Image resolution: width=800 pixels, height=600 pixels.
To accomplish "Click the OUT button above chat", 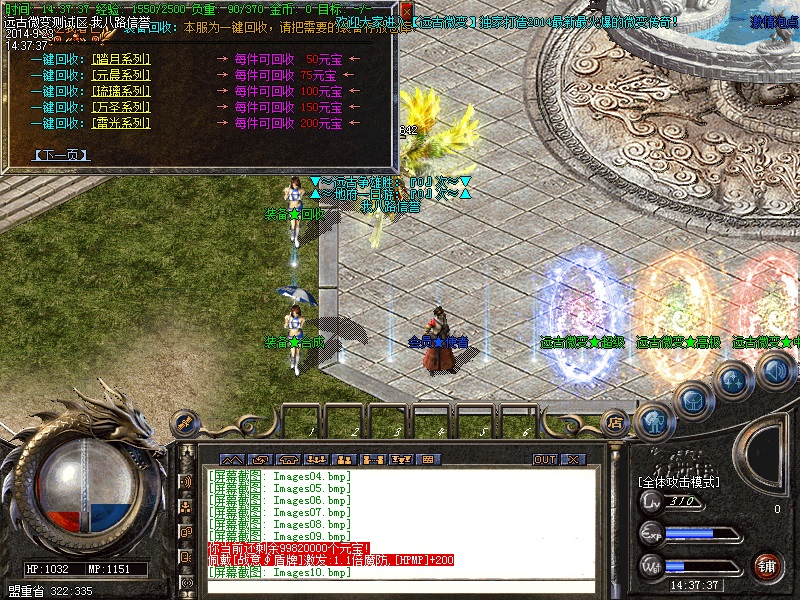I will point(545,459).
